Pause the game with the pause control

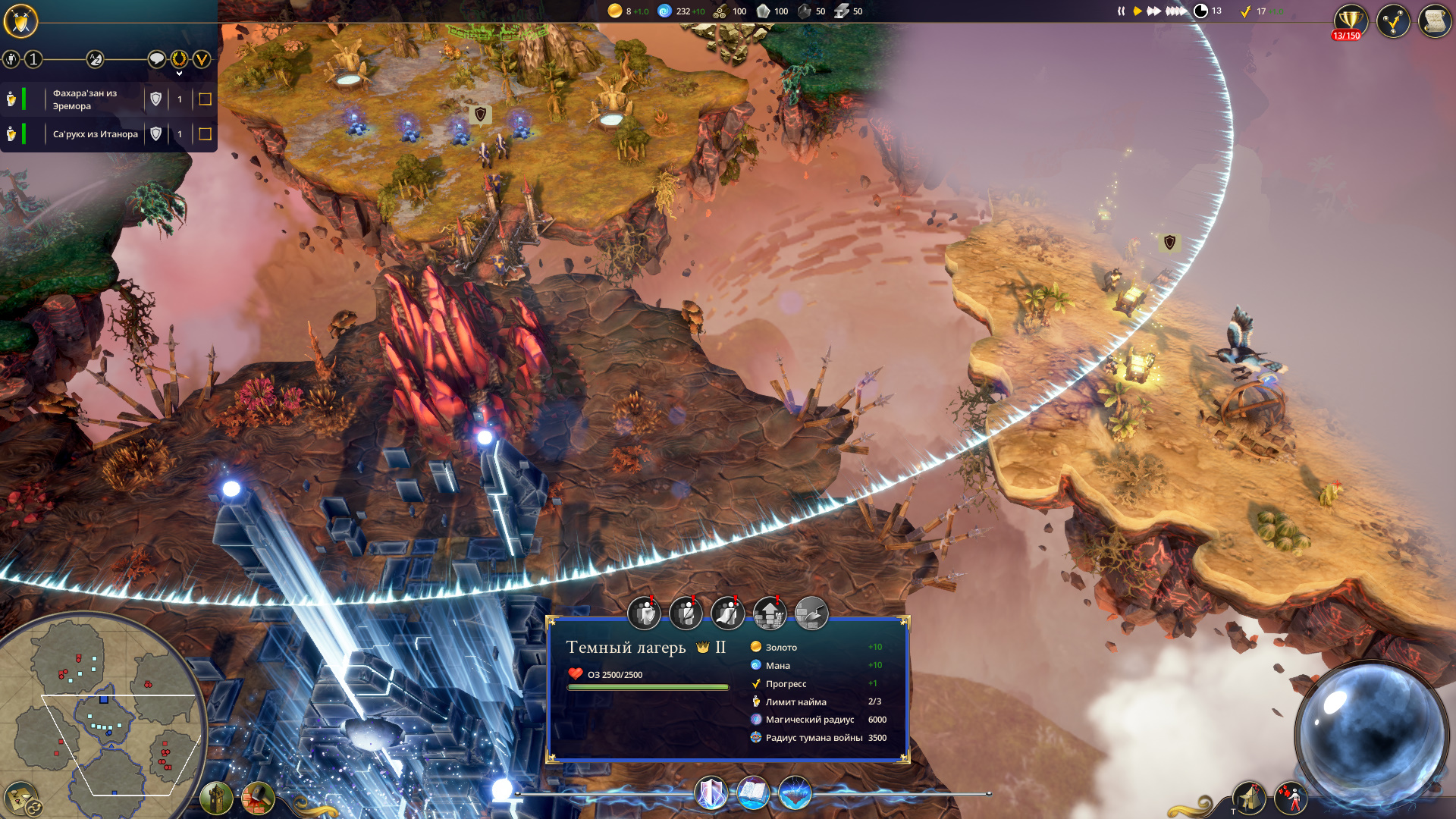[1121, 11]
